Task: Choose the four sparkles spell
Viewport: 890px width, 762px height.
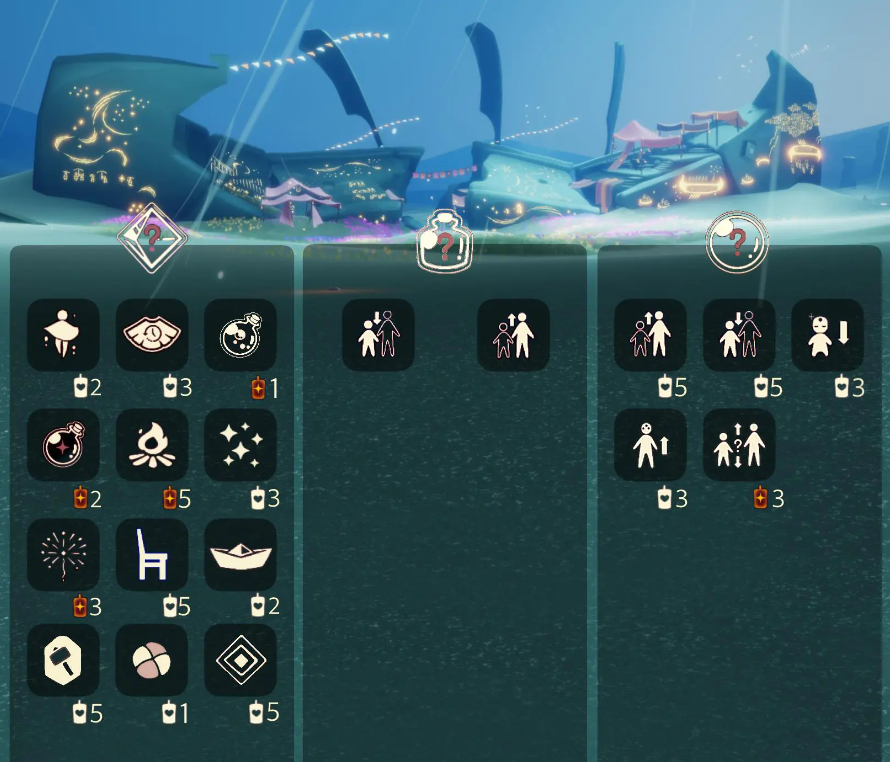Action: (x=241, y=444)
